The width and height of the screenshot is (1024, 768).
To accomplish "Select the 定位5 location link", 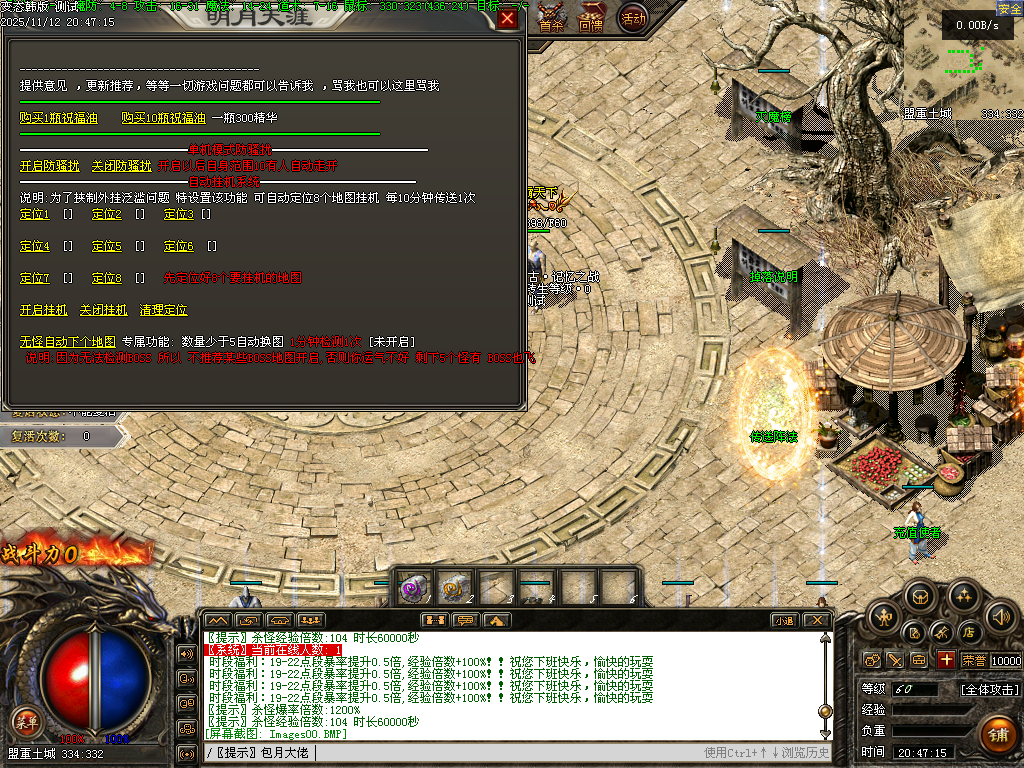I will [107, 246].
